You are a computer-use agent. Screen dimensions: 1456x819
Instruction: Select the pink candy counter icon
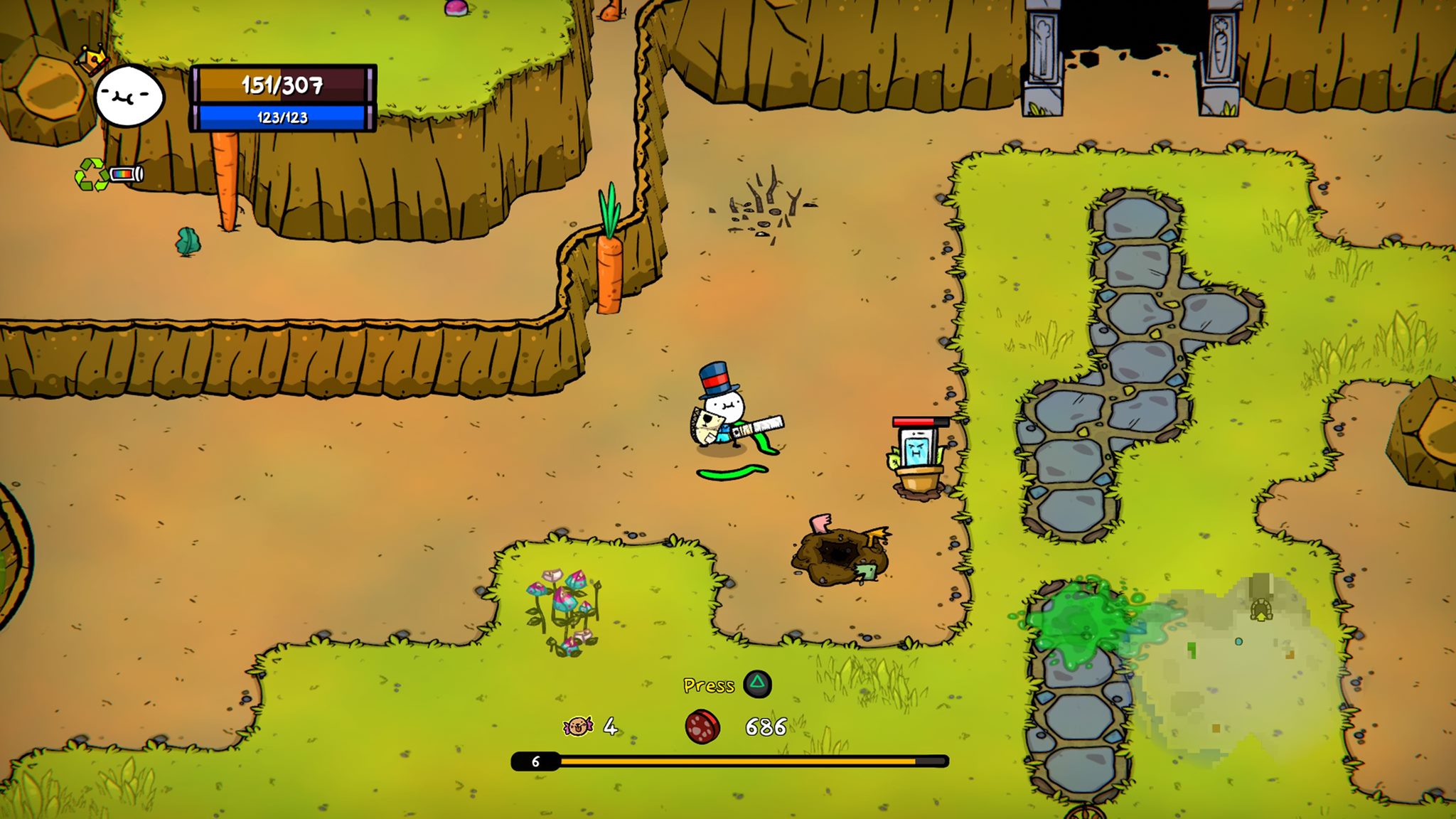tap(578, 726)
